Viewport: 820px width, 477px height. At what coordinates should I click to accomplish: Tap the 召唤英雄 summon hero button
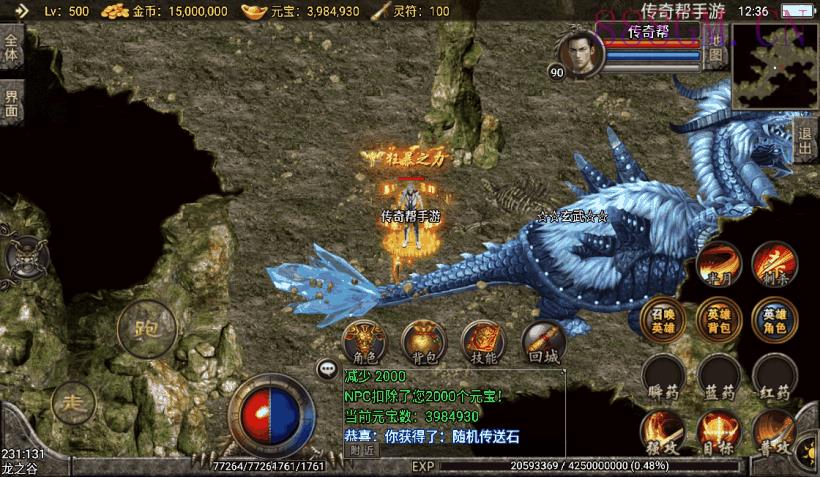[x=662, y=319]
